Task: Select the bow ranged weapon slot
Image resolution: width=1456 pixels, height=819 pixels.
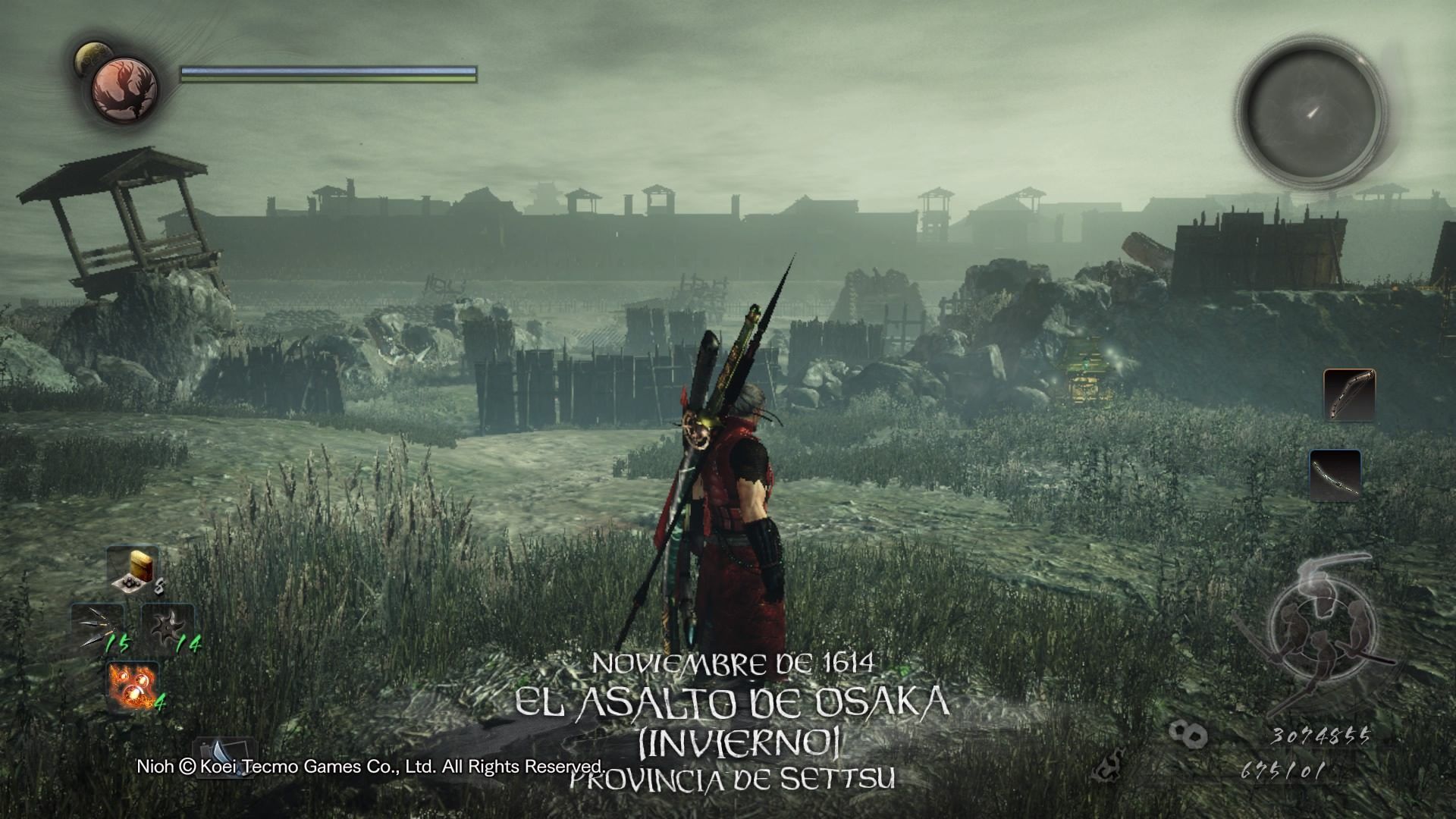Action: click(1349, 395)
